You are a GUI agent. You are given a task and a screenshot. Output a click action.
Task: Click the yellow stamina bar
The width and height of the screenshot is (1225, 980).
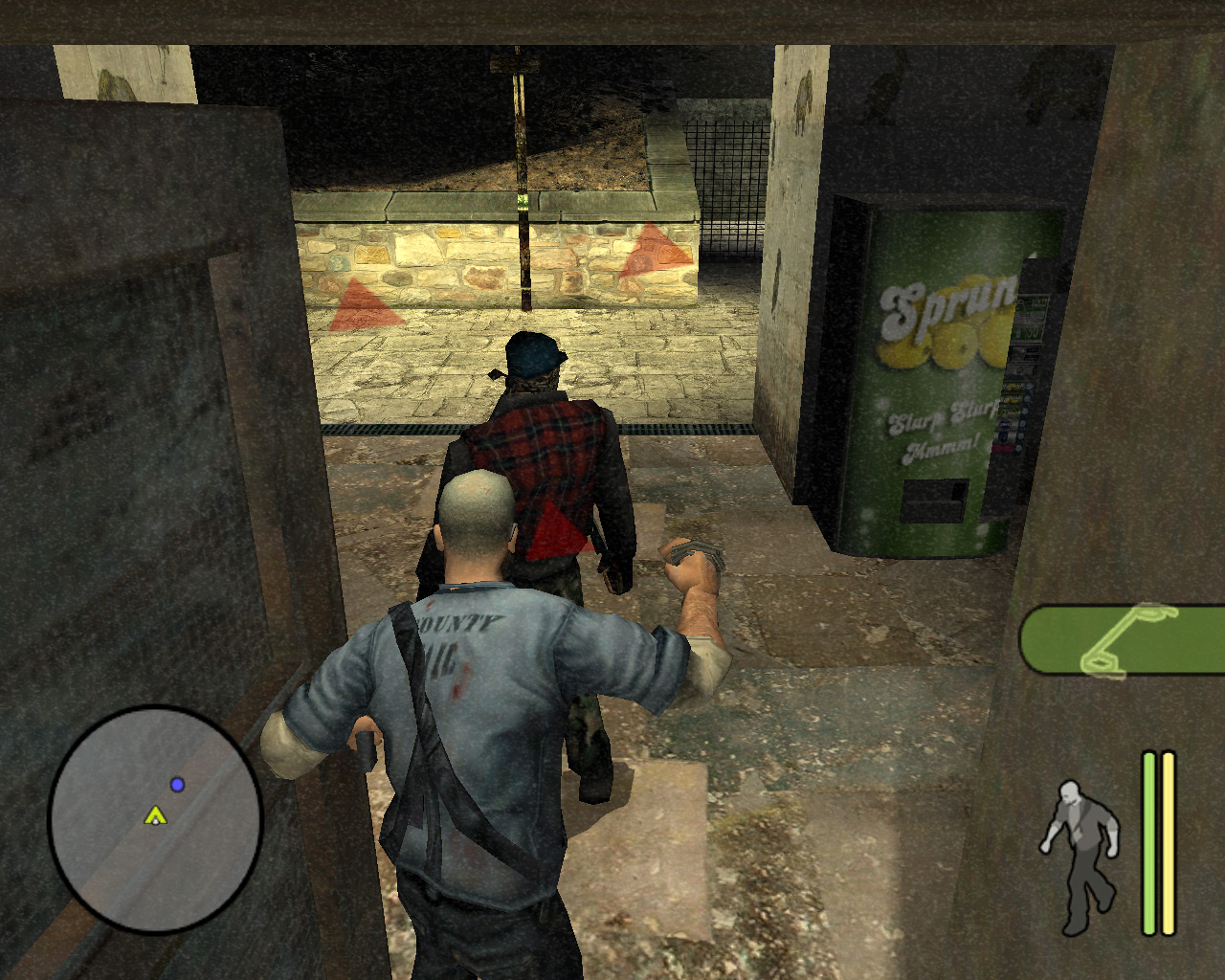[x=1169, y=842]
